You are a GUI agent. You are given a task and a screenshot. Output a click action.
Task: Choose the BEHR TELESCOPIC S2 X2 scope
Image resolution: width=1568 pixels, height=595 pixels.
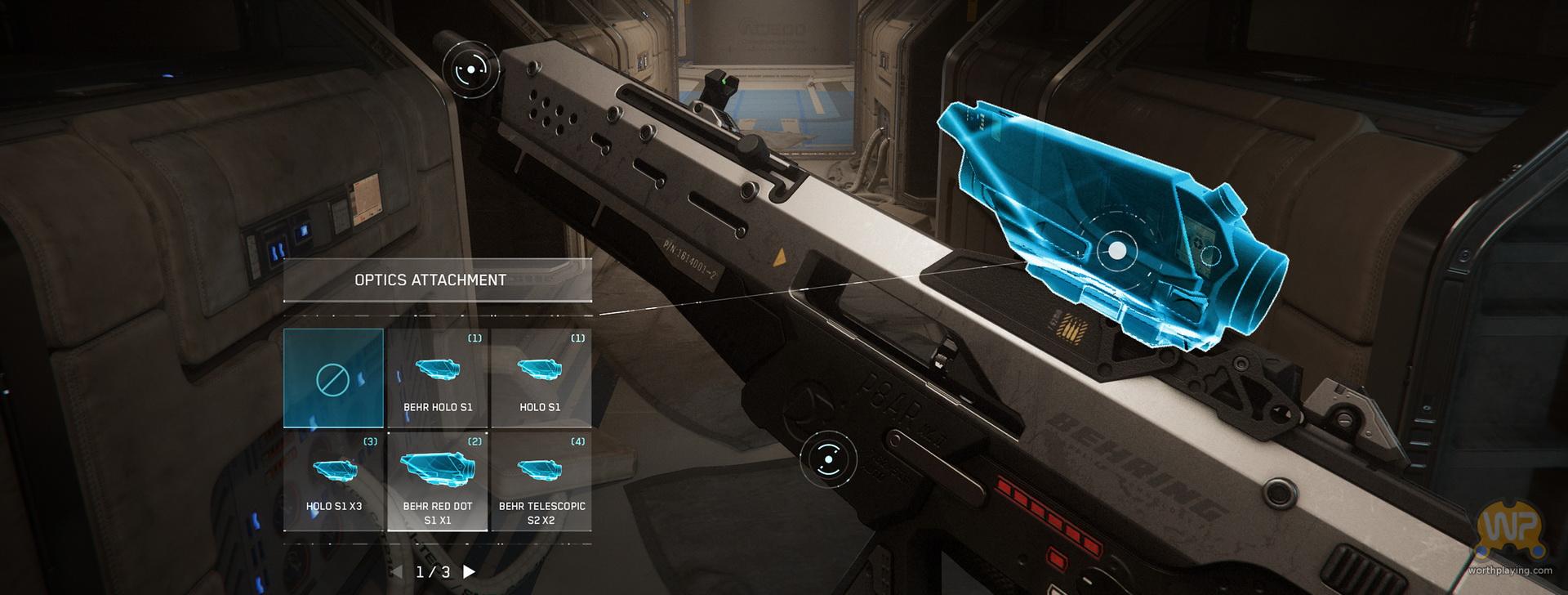pos(541,481)
